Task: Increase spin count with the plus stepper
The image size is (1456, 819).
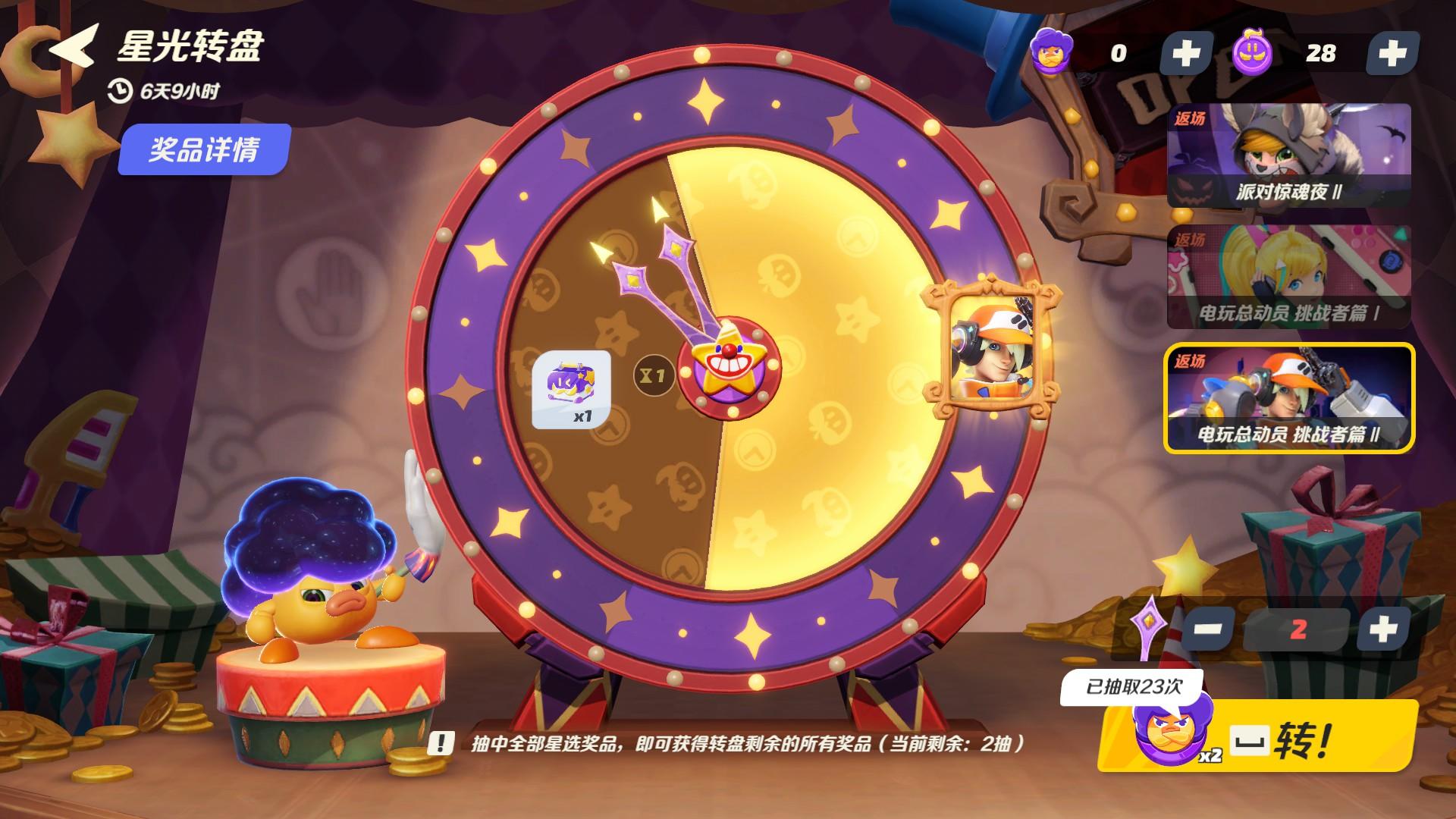Action: (x=1385, y=627)
